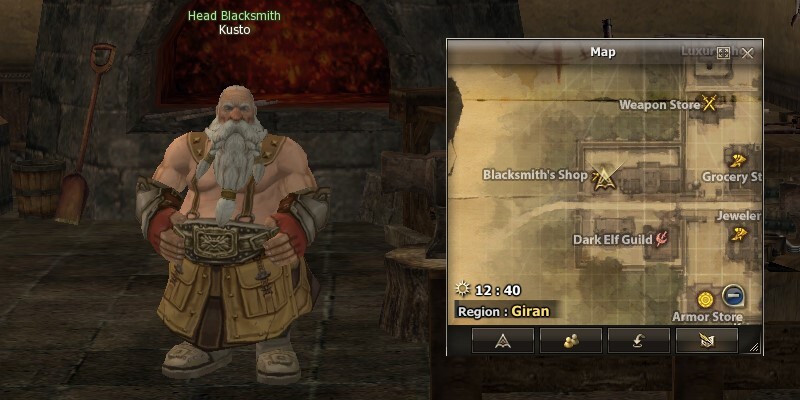Select the Jeweler marker icon

pyautogui.click(x=739, y=234)
